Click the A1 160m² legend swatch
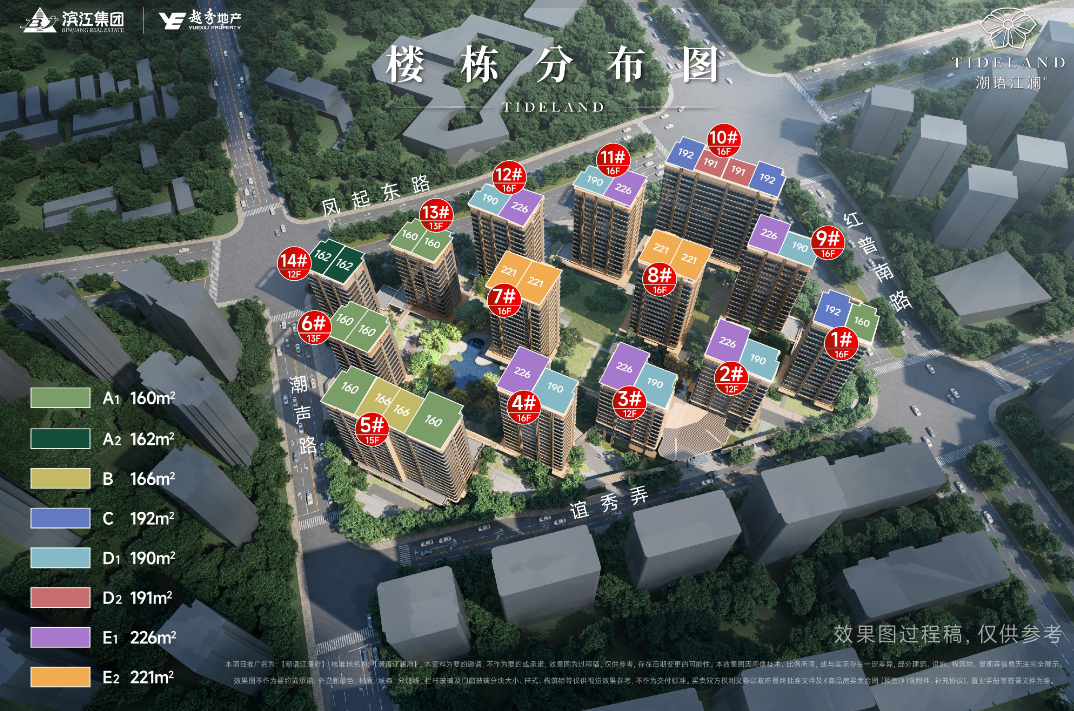The image size is (1074, 711). pos(60,397)
